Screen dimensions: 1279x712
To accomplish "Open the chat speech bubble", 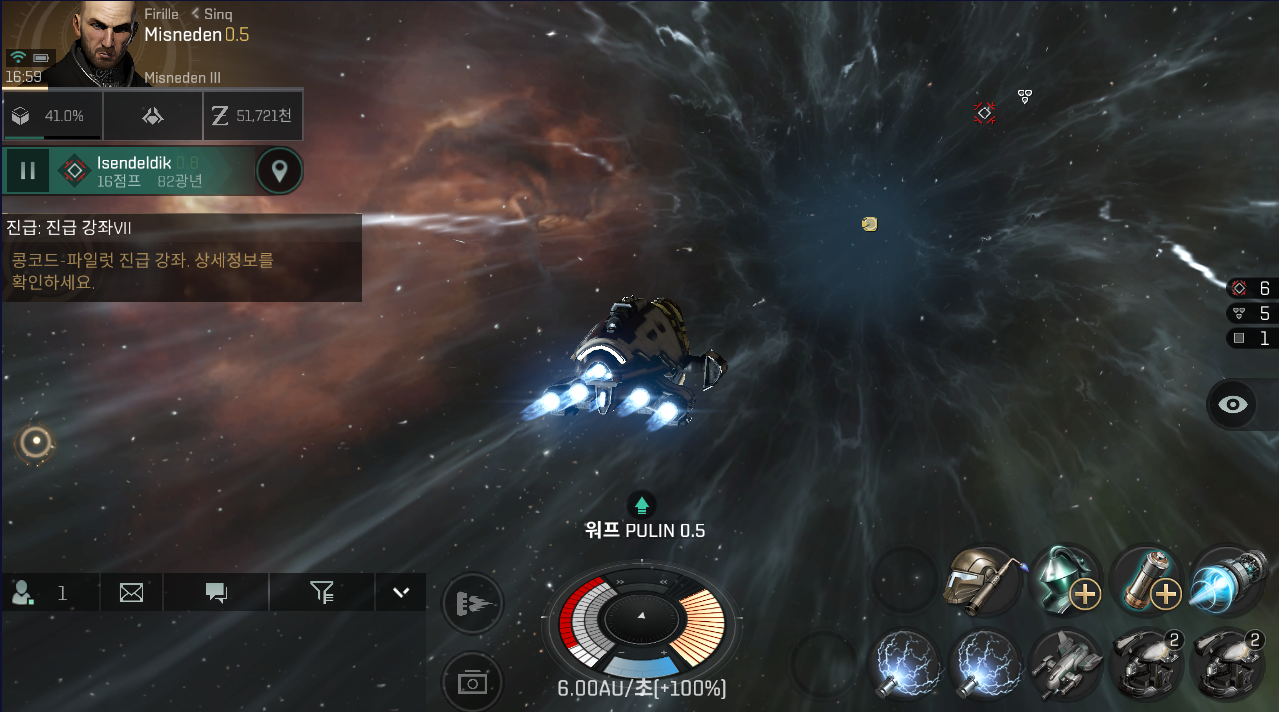I will point(216,593).
